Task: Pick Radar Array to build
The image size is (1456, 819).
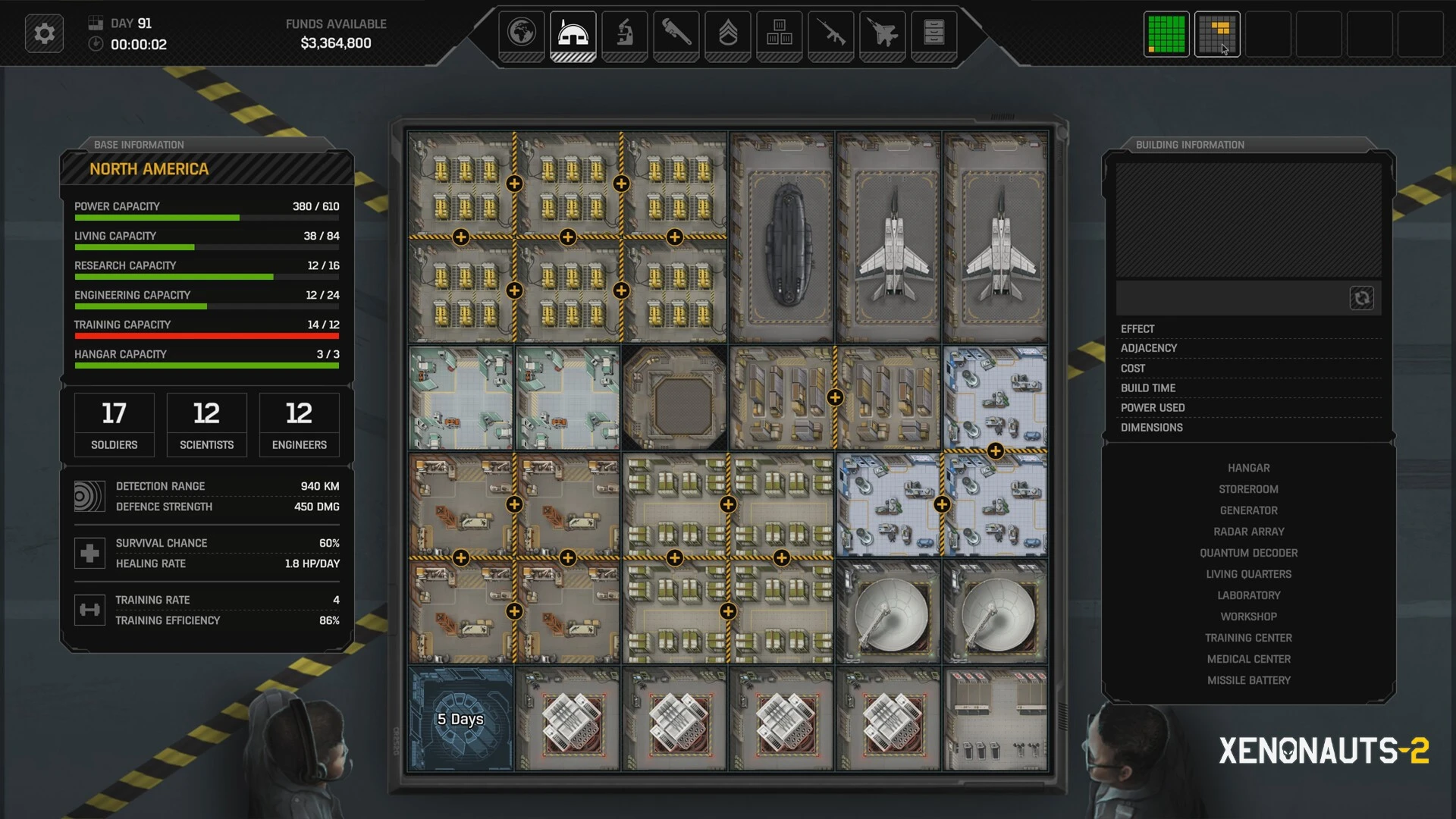Action: [1248, 532]
